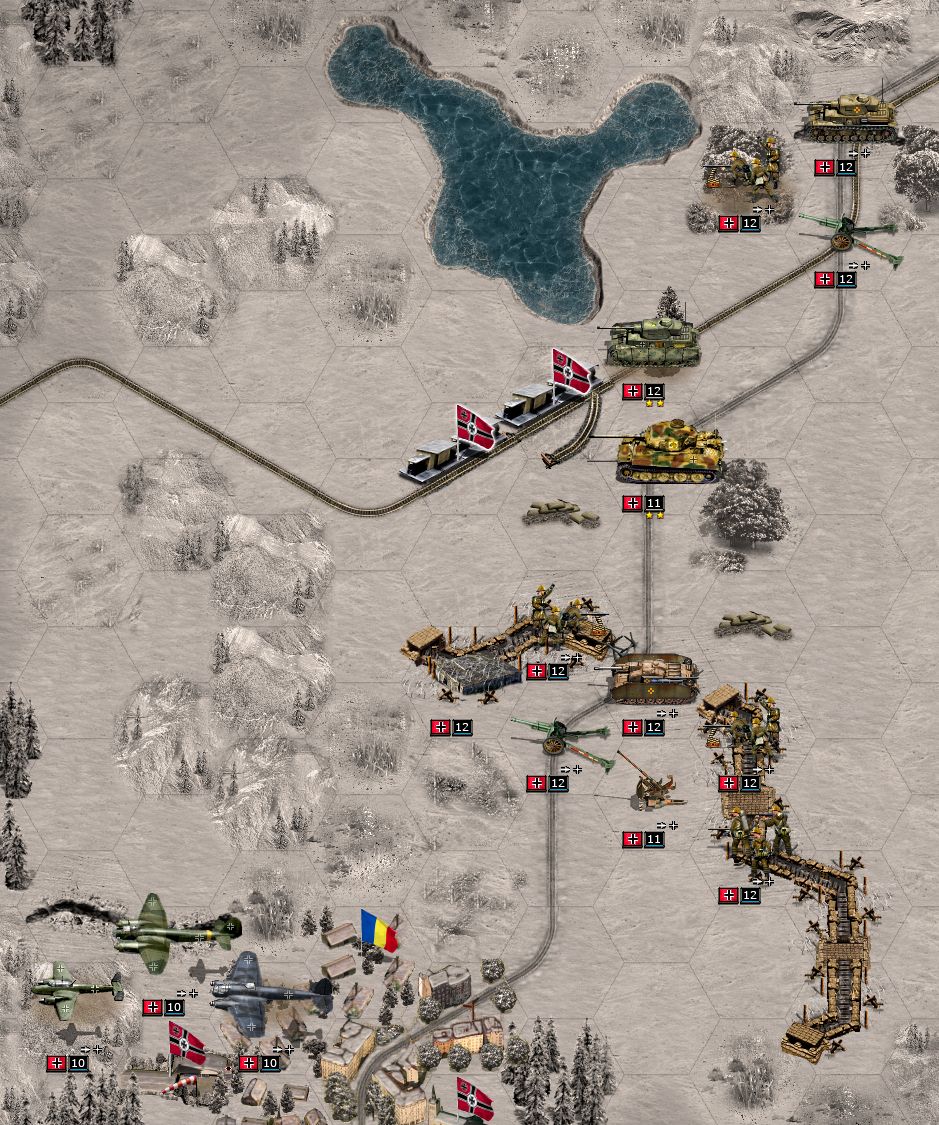Select the camouflaged Tiger tank unit
The width and height of the screenshot is (939, 1125).
670,453
